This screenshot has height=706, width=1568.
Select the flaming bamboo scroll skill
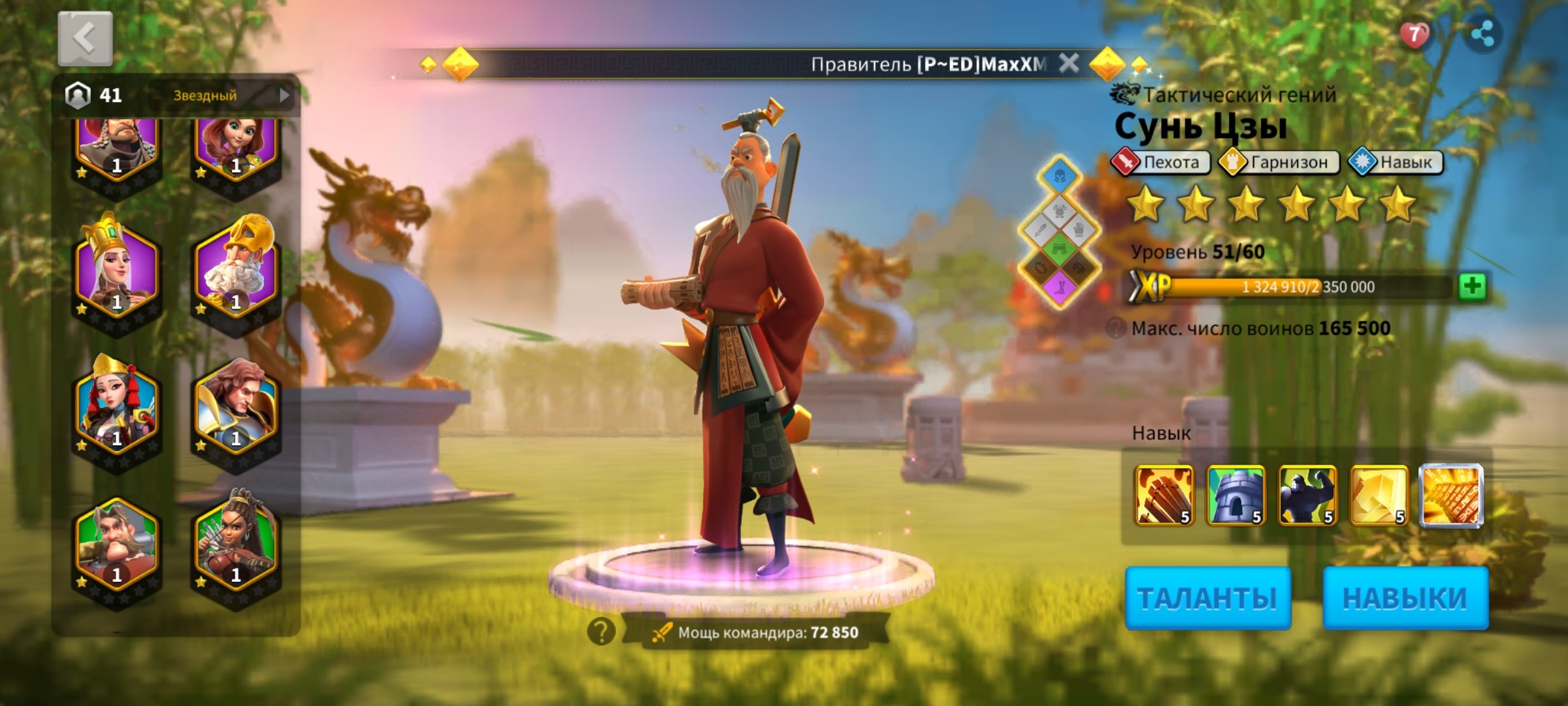point(1164,495)
